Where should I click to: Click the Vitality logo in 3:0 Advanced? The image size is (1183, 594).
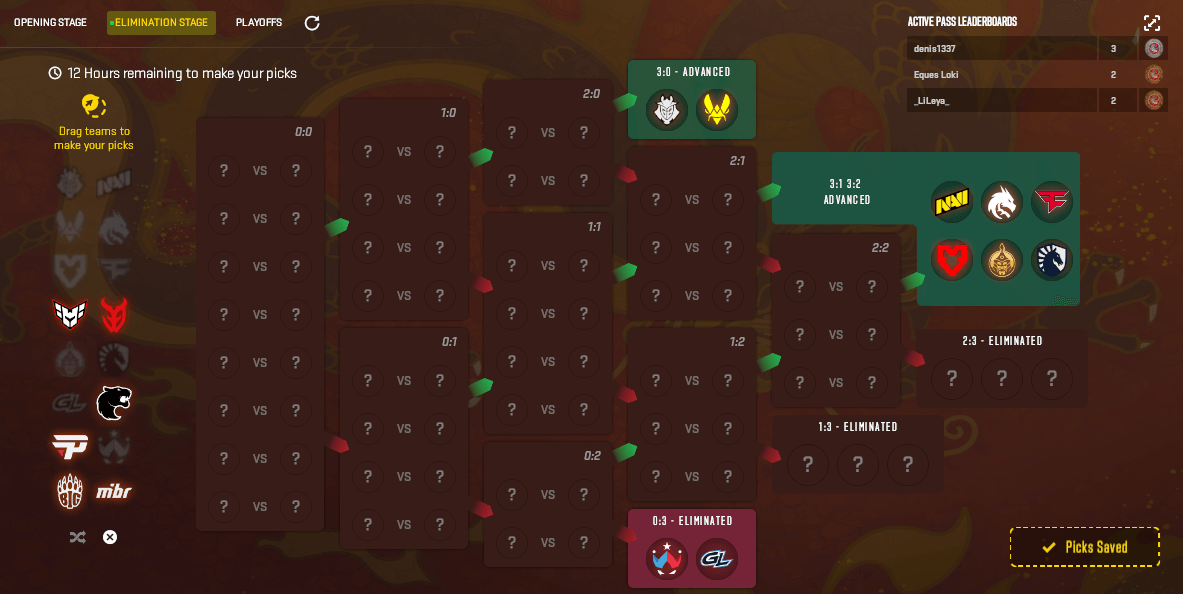(717, 110)
